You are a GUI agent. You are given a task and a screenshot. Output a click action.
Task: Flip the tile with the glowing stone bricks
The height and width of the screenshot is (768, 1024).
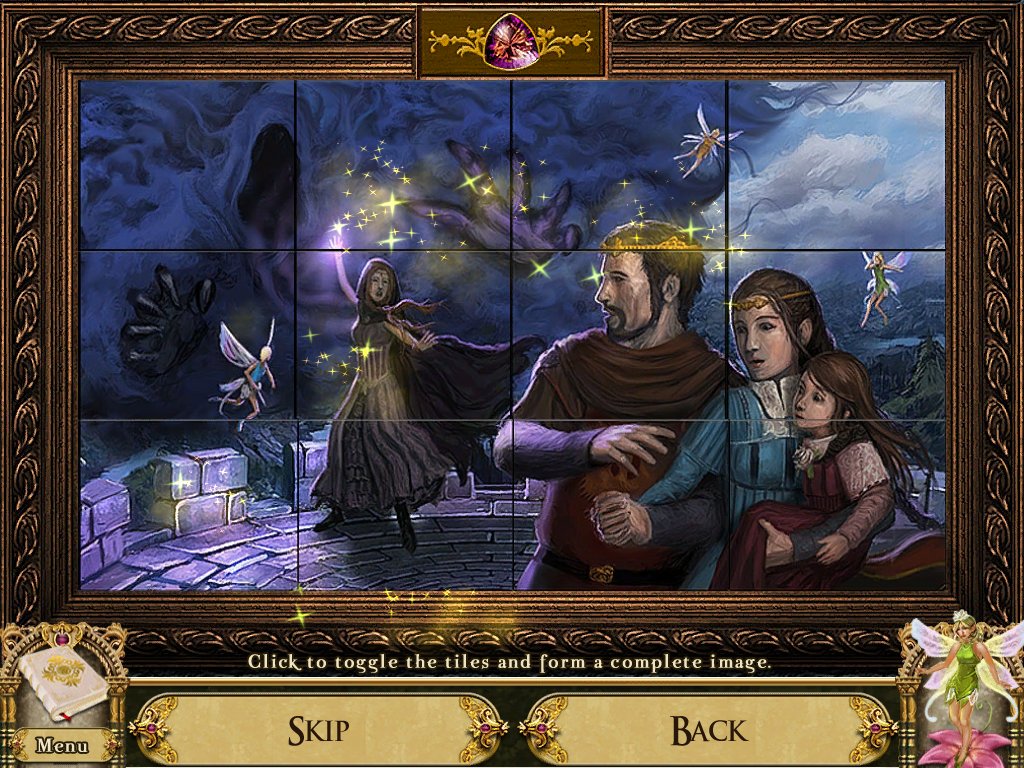(x=187, y=505)
